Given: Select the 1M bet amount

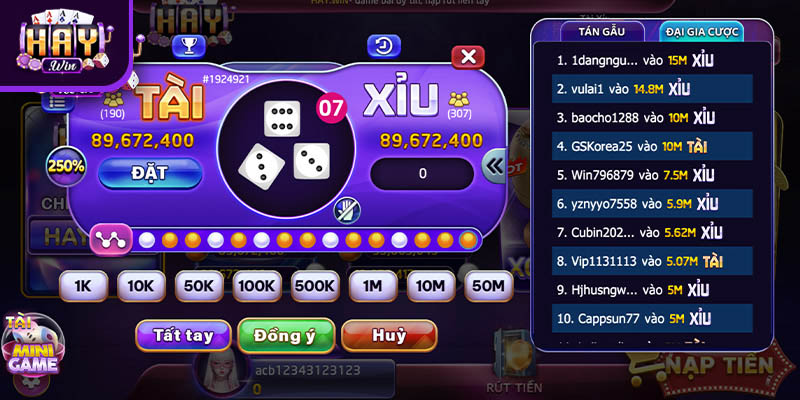Looking at the screenshot, I should click(x=373, y=286).
